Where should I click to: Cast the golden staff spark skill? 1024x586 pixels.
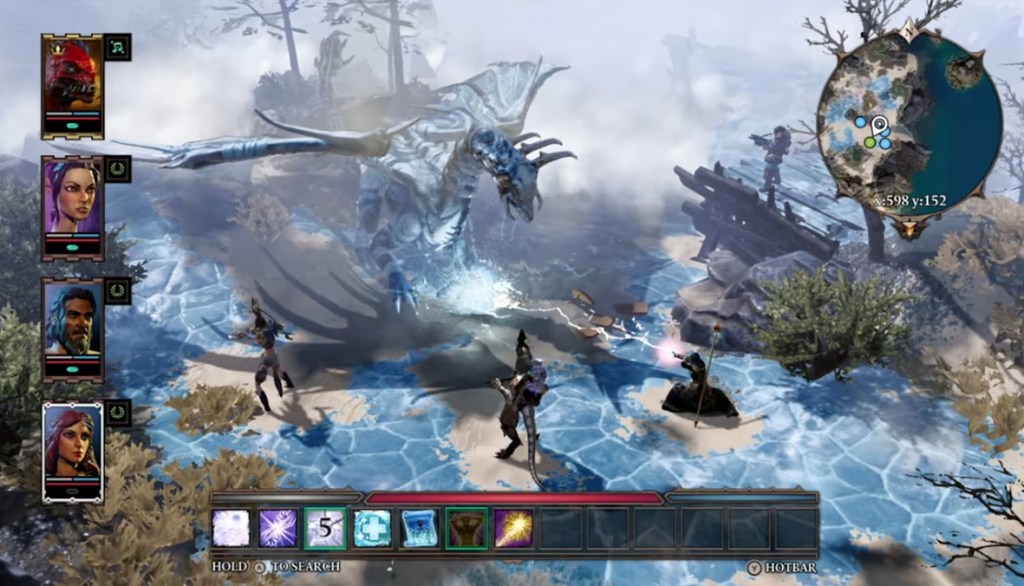point(513,528)
